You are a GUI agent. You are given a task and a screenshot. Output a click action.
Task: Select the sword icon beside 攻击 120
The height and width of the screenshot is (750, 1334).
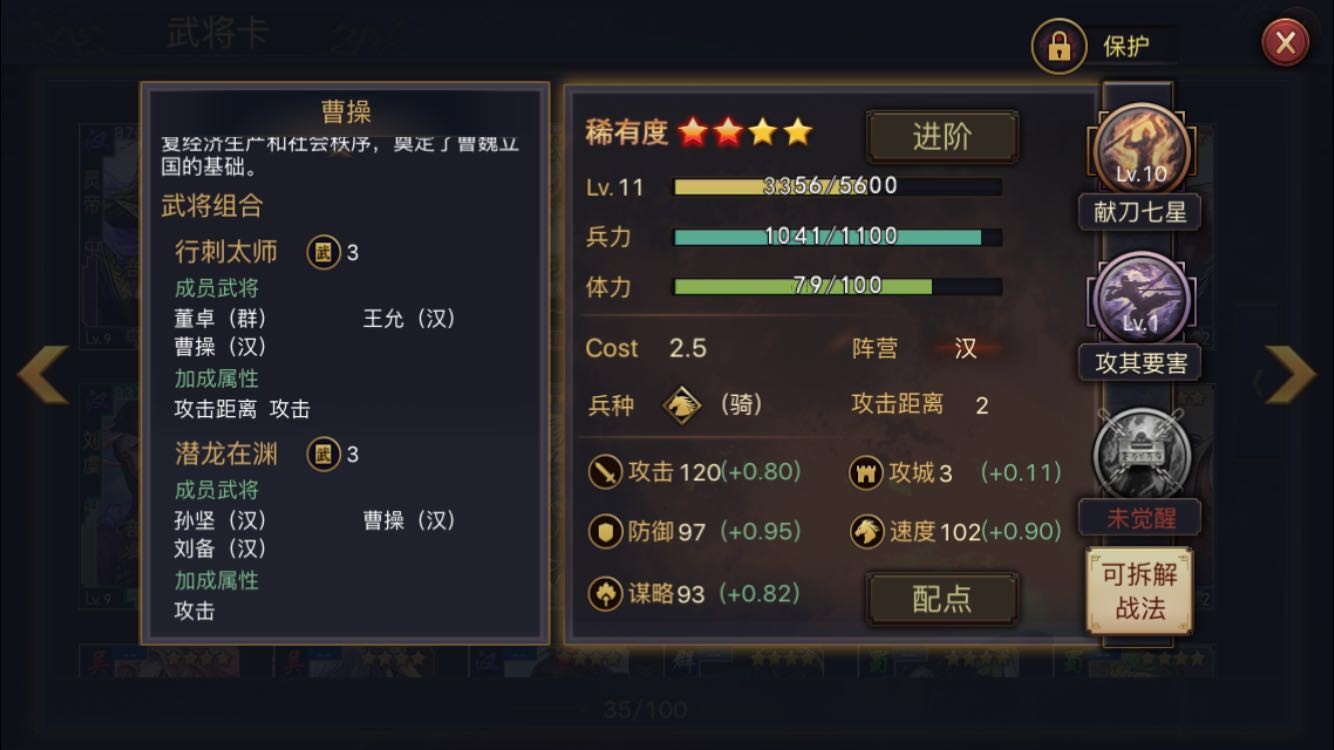[604, 471]
